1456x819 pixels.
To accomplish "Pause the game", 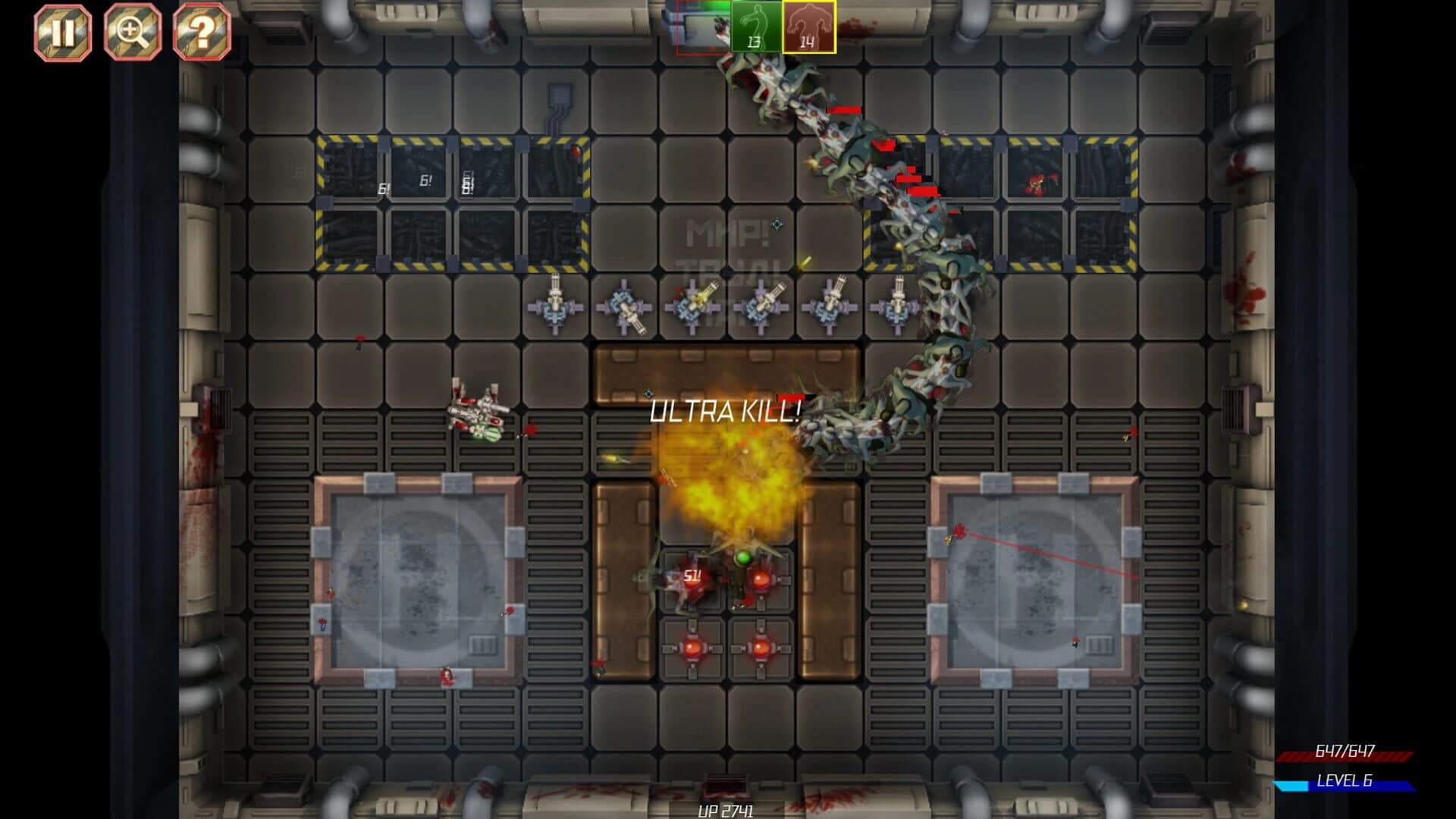I will click(64, 31).
